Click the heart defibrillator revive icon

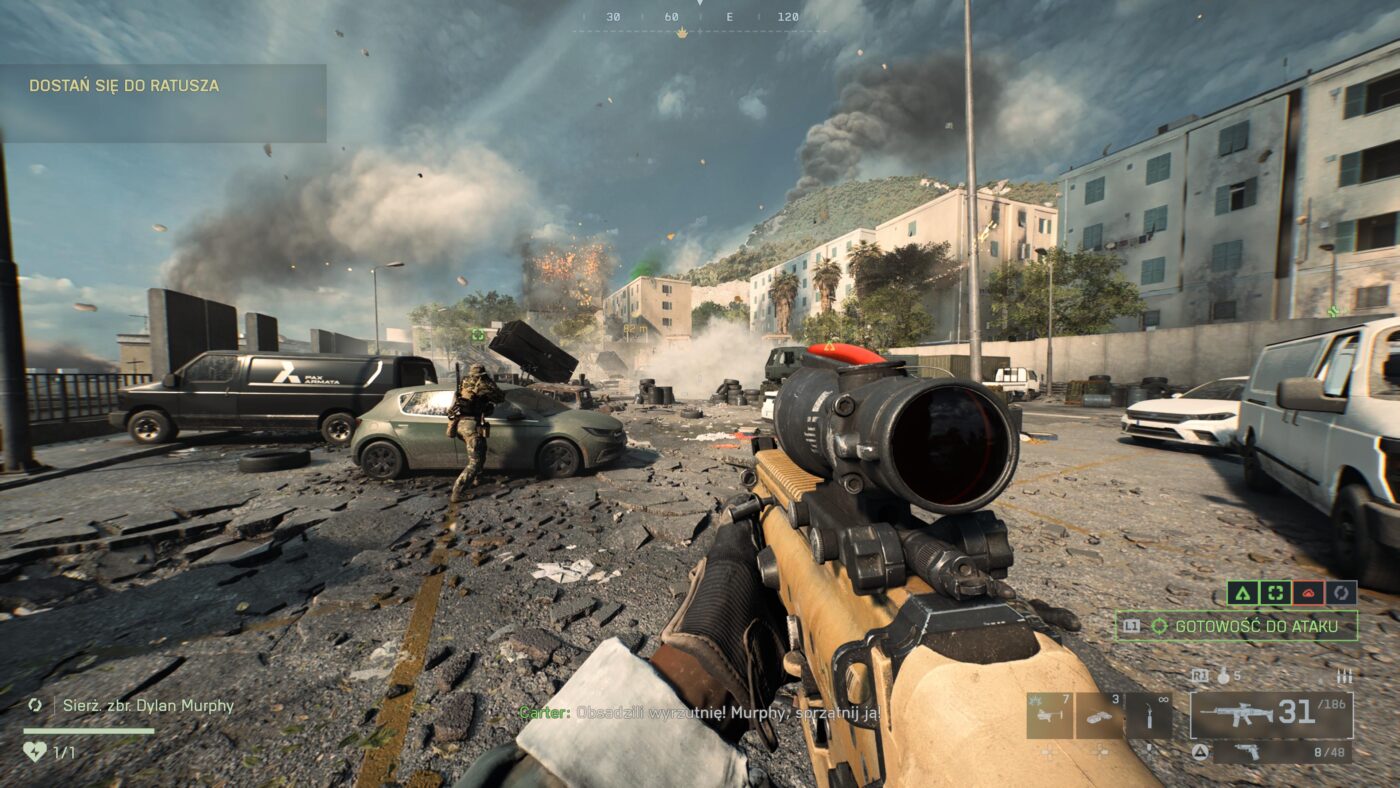coord(34,751)
